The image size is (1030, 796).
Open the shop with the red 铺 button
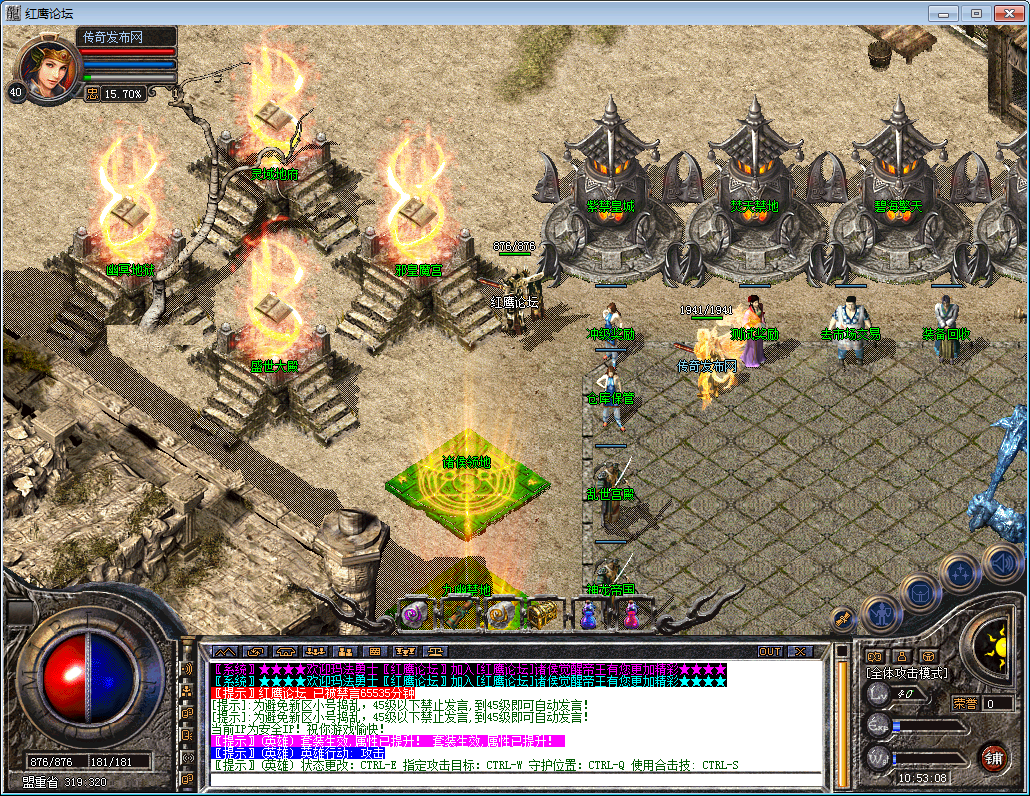coord(992,756)
